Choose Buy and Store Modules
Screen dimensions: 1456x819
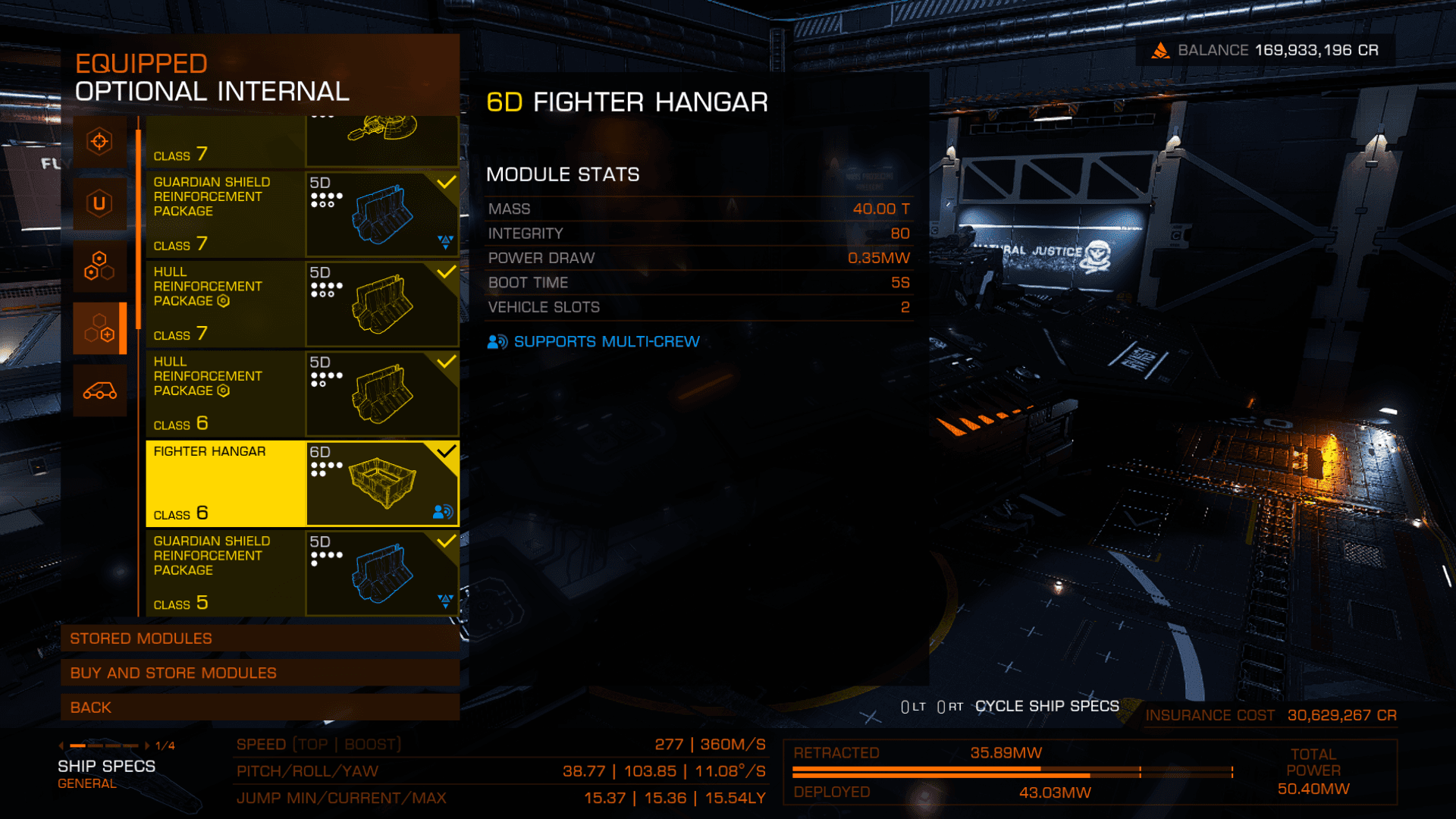pos(259,673)
